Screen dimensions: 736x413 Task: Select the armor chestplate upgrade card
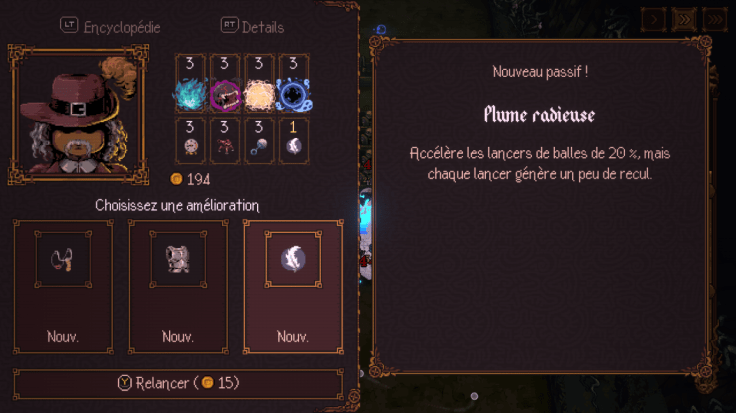coord(178,286)
